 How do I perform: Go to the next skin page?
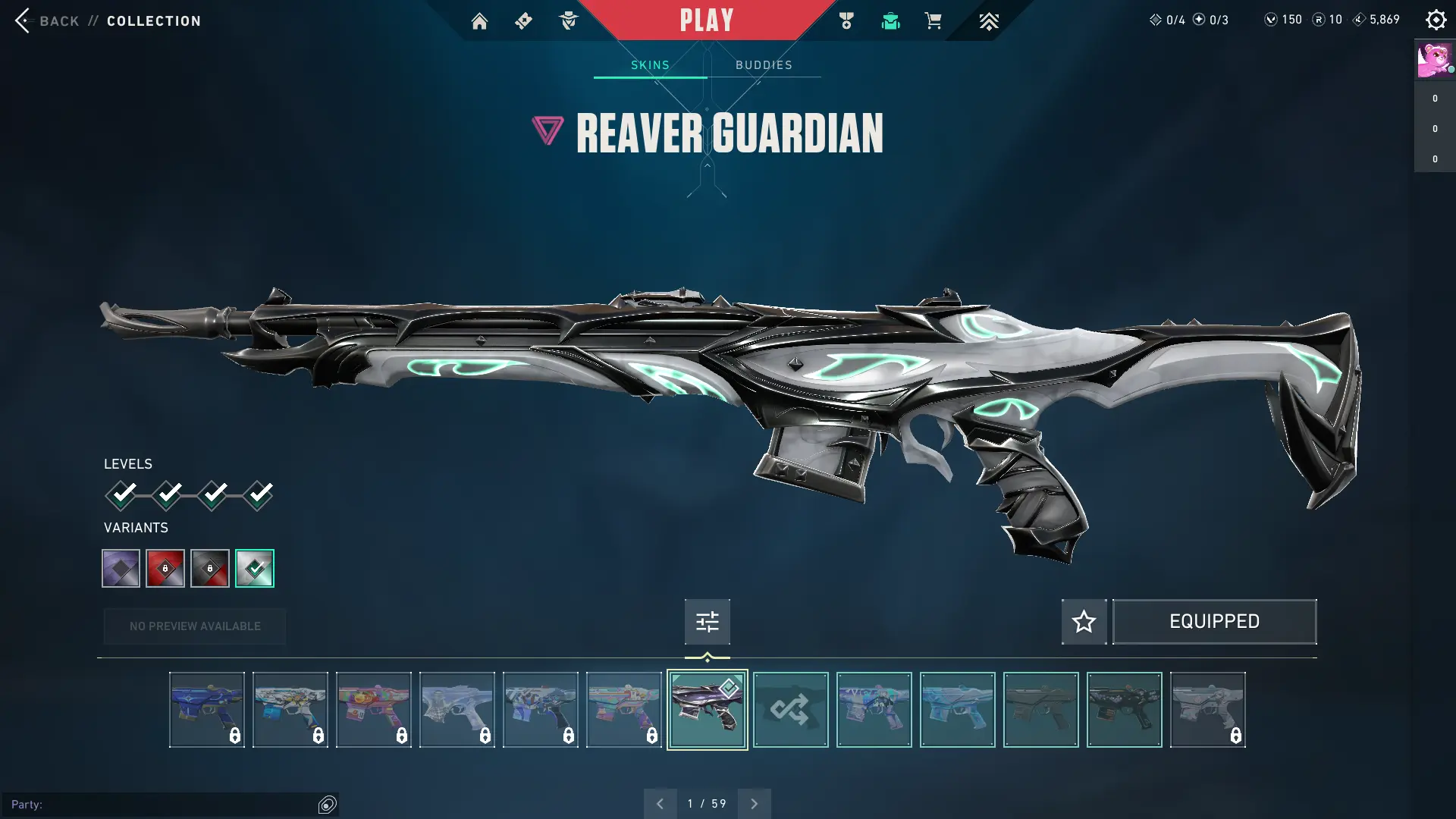point(754,804)
